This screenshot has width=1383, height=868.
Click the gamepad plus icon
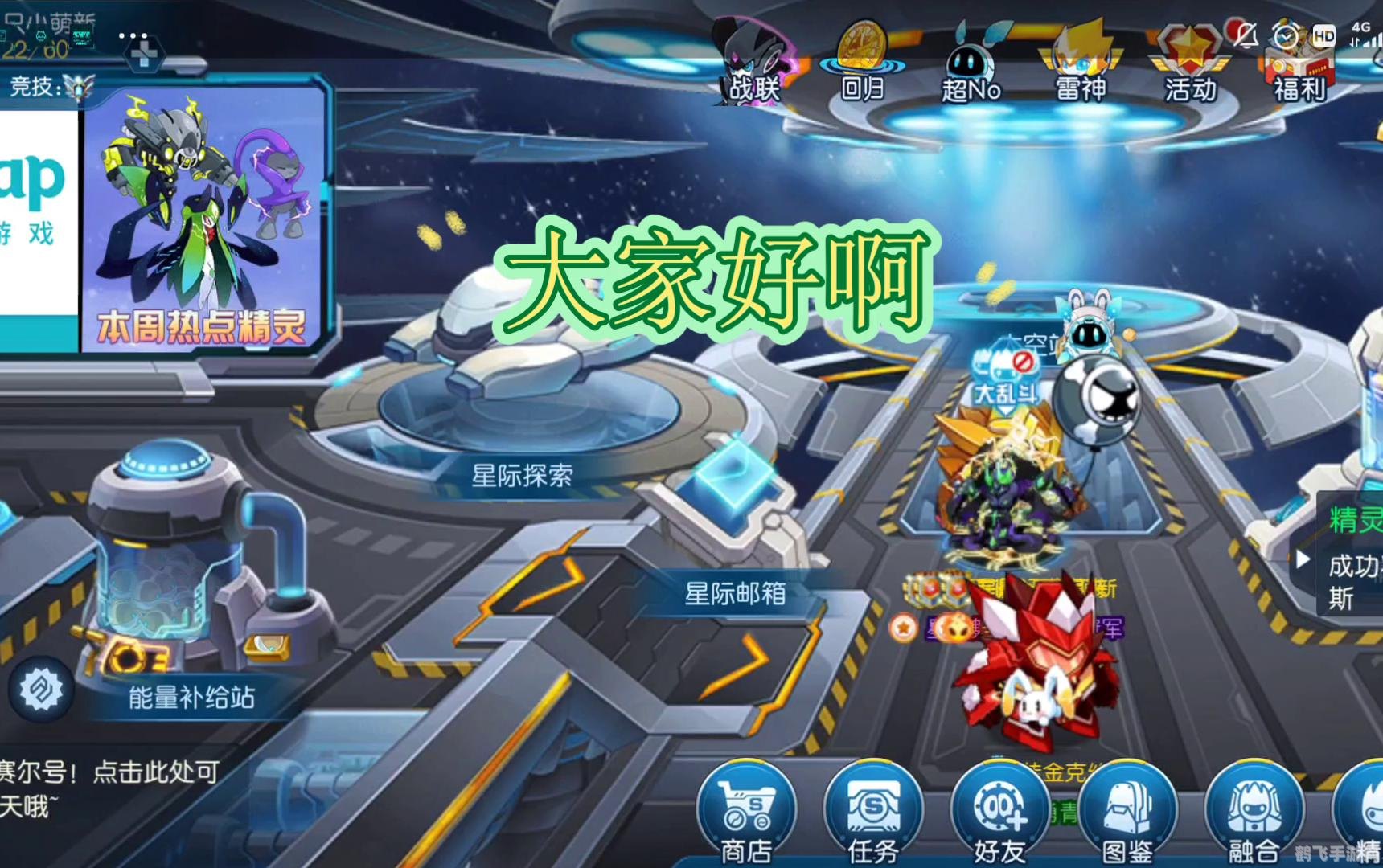144,55
